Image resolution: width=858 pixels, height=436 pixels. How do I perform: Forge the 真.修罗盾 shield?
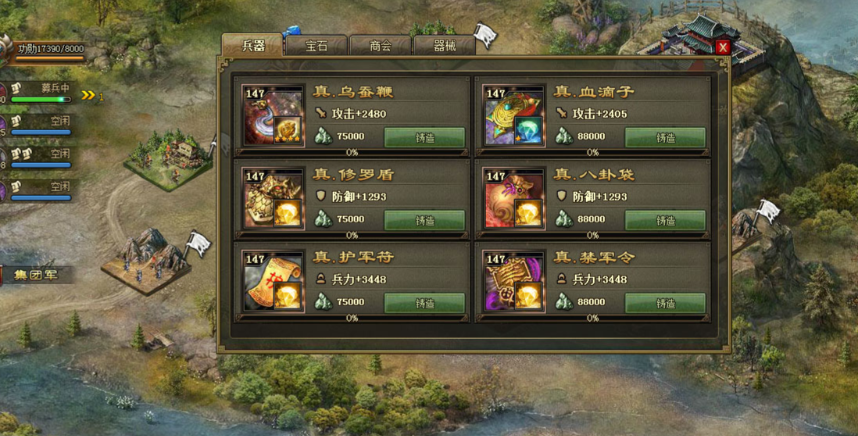[424, 220]
